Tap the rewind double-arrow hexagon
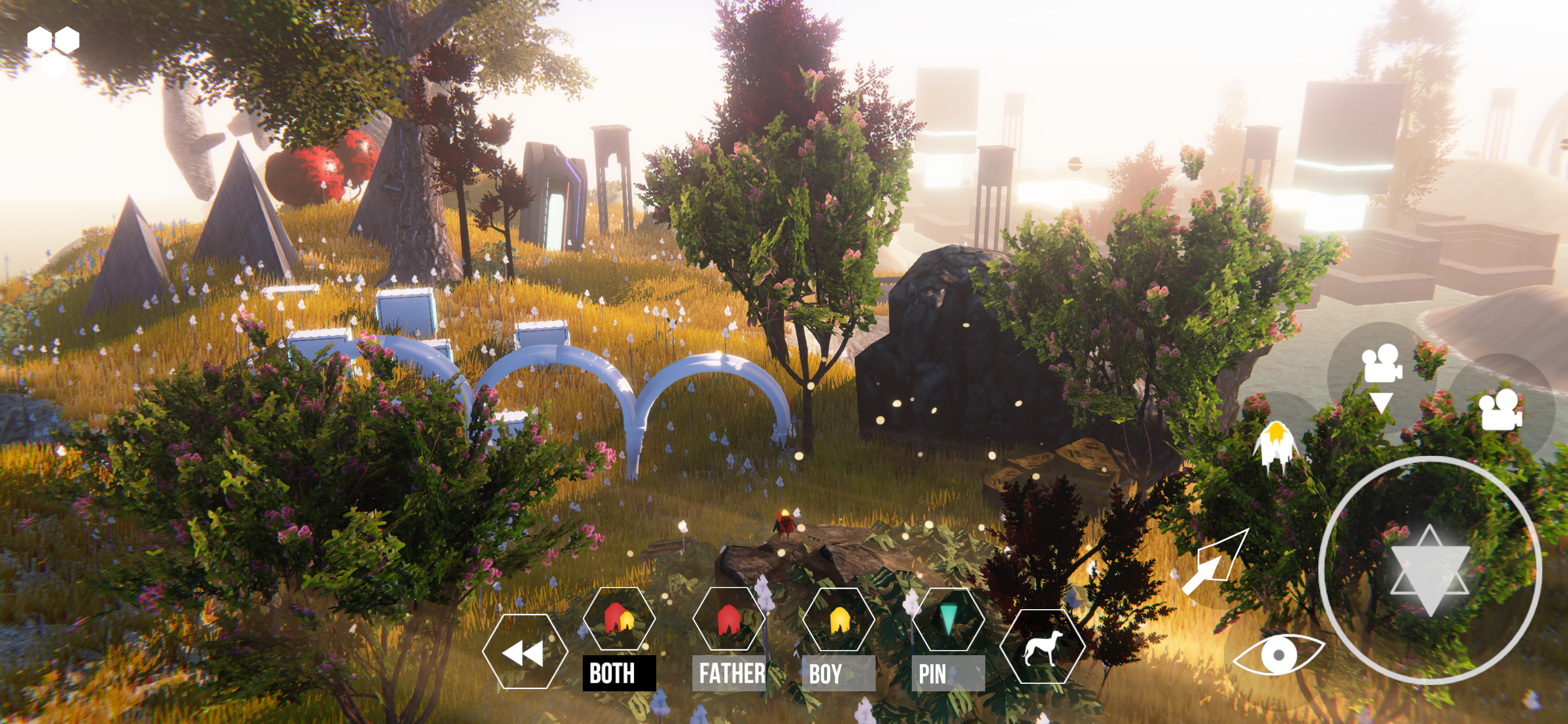 tap(524, 652)
